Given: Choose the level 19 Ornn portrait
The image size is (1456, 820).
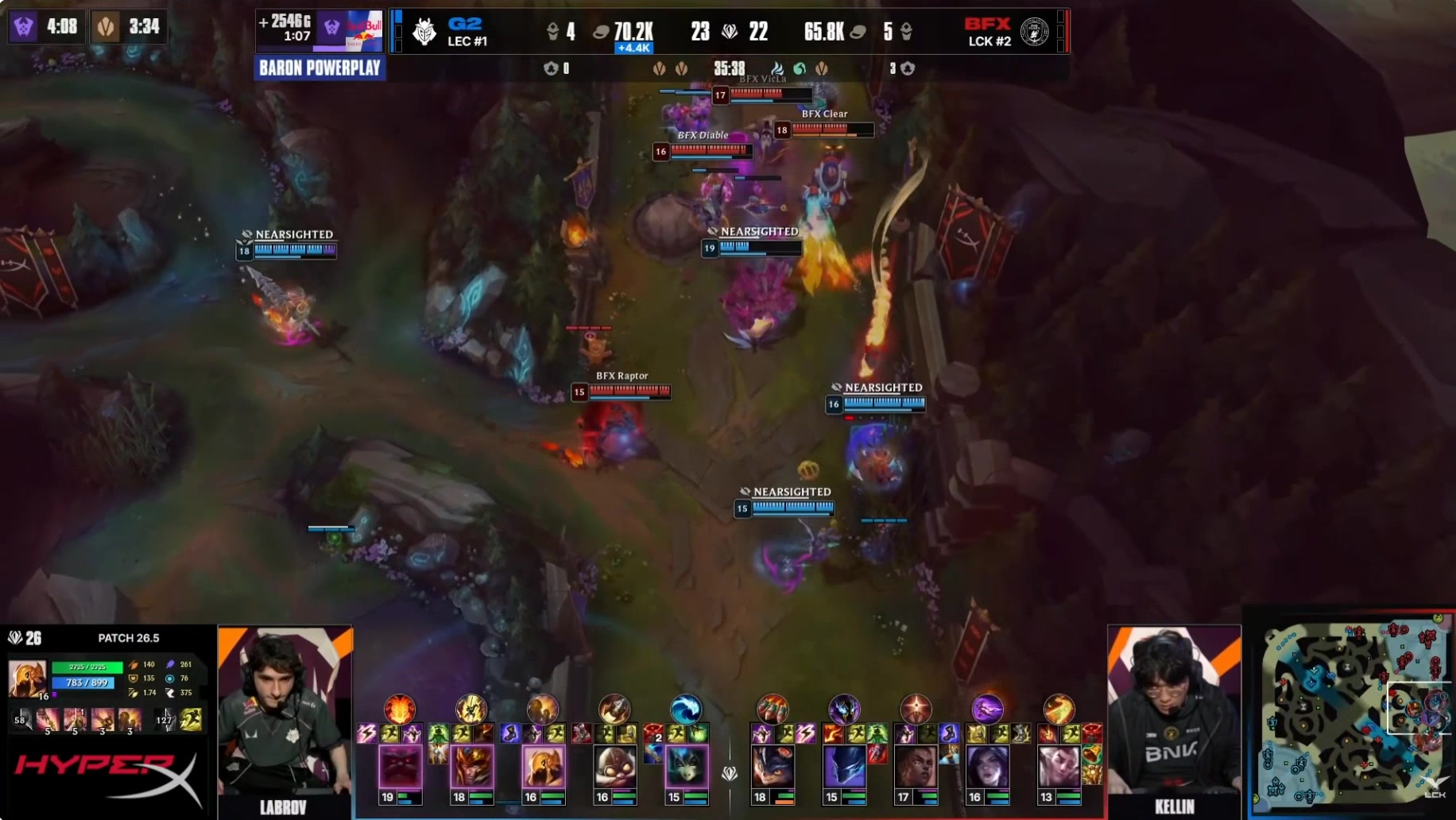Looking at the screenshot, I should point(400,768).
